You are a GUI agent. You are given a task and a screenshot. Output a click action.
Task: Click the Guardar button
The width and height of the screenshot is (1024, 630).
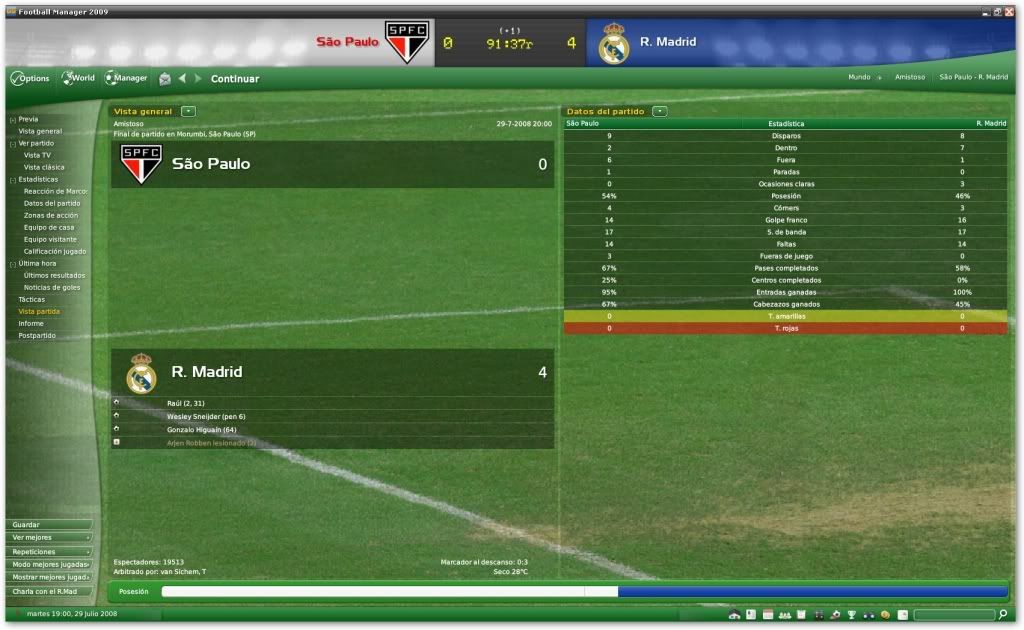click(48, 524)
